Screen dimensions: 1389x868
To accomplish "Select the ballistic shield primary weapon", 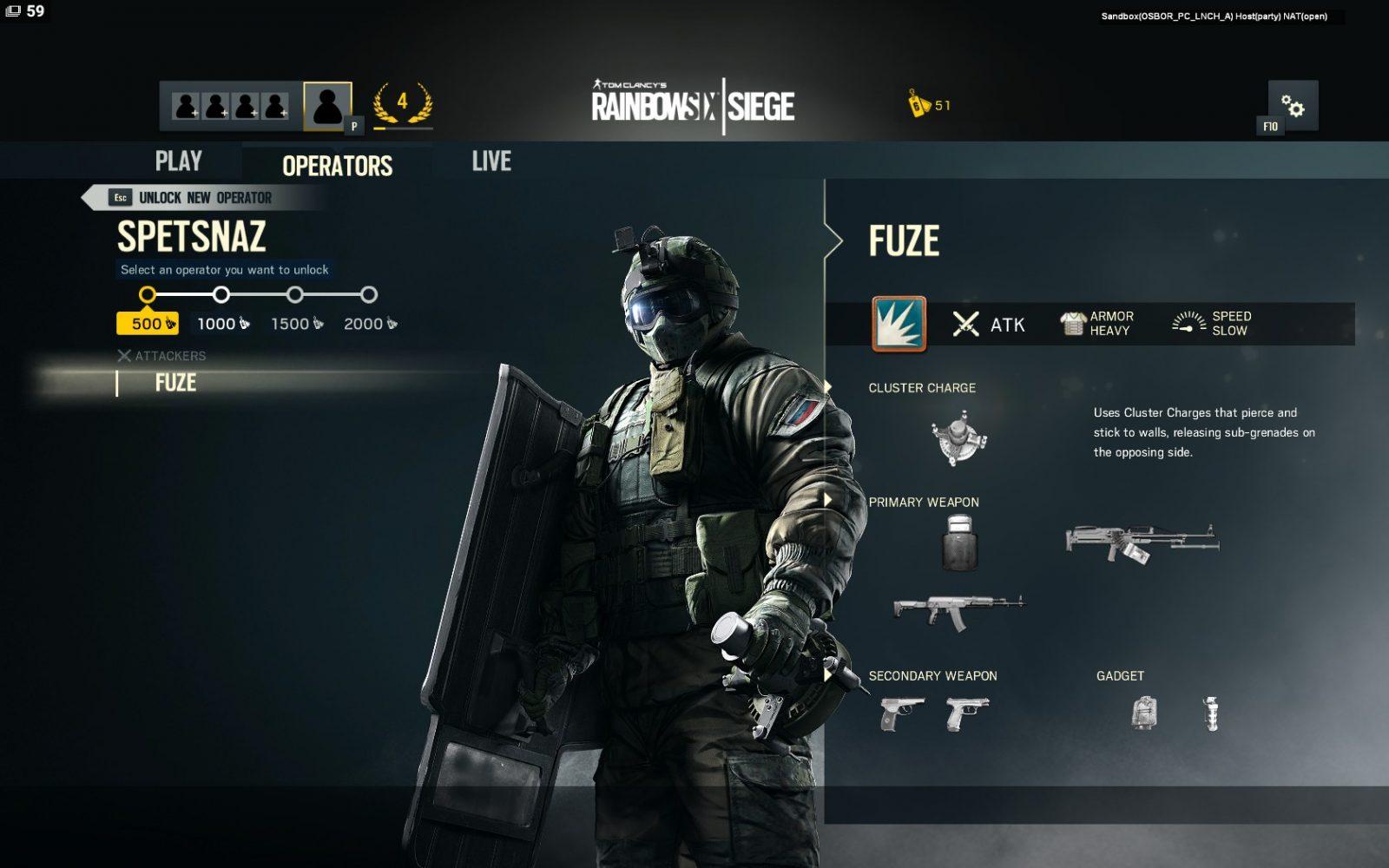I will tap(959, 542).
